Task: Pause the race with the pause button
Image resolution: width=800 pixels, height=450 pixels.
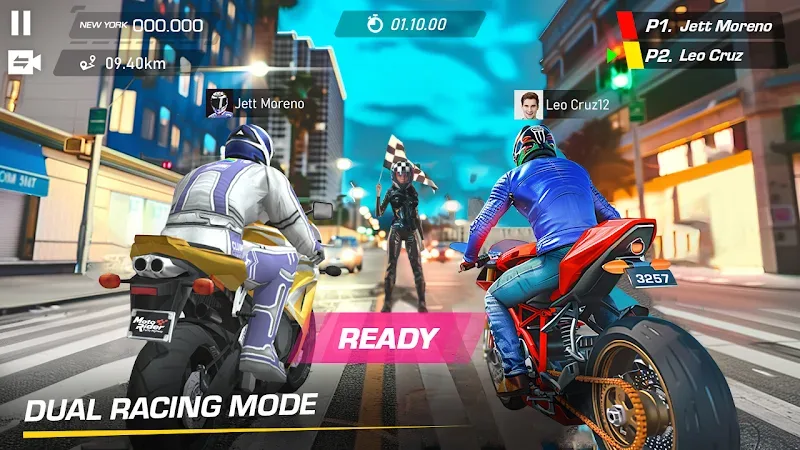Action: [21, 24]
